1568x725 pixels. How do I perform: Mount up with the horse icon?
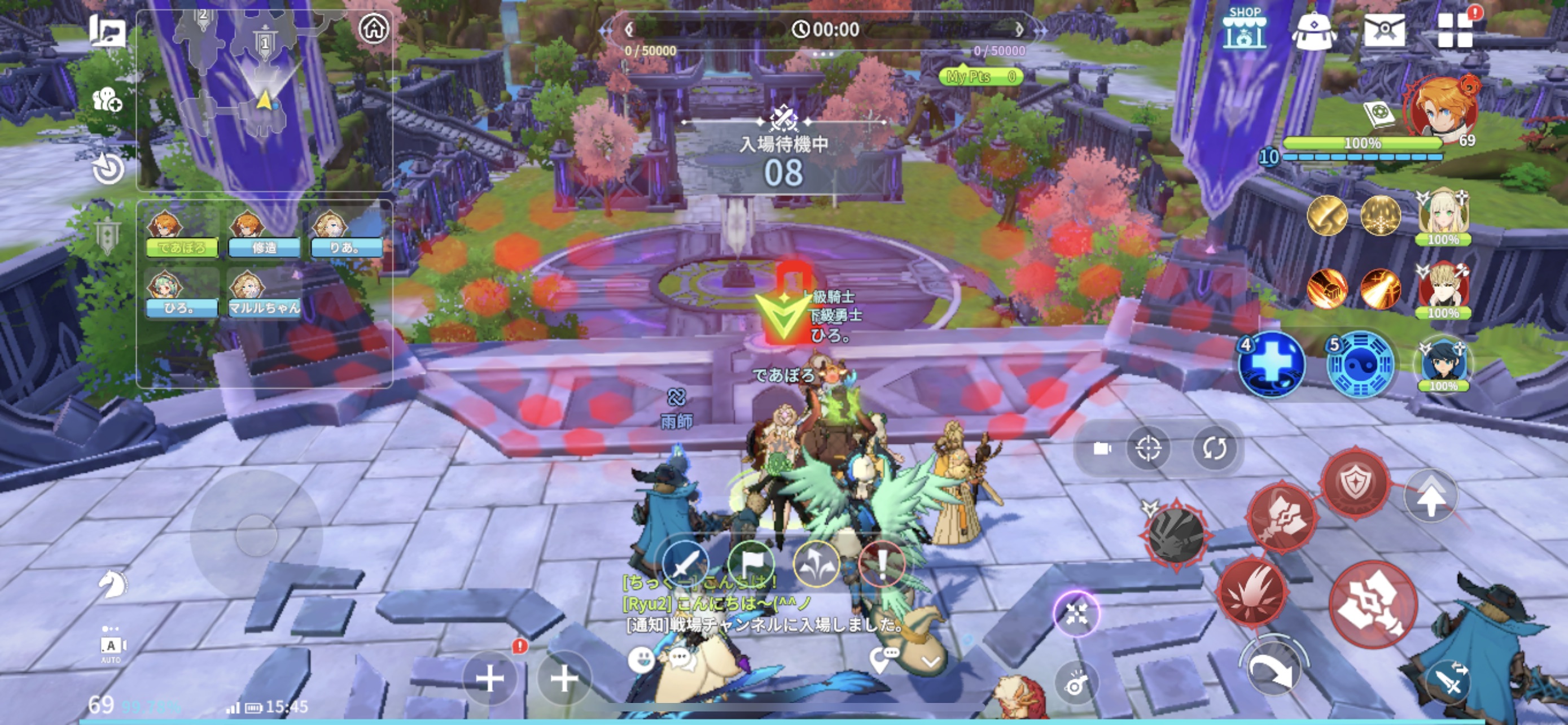tap(113, 584)
